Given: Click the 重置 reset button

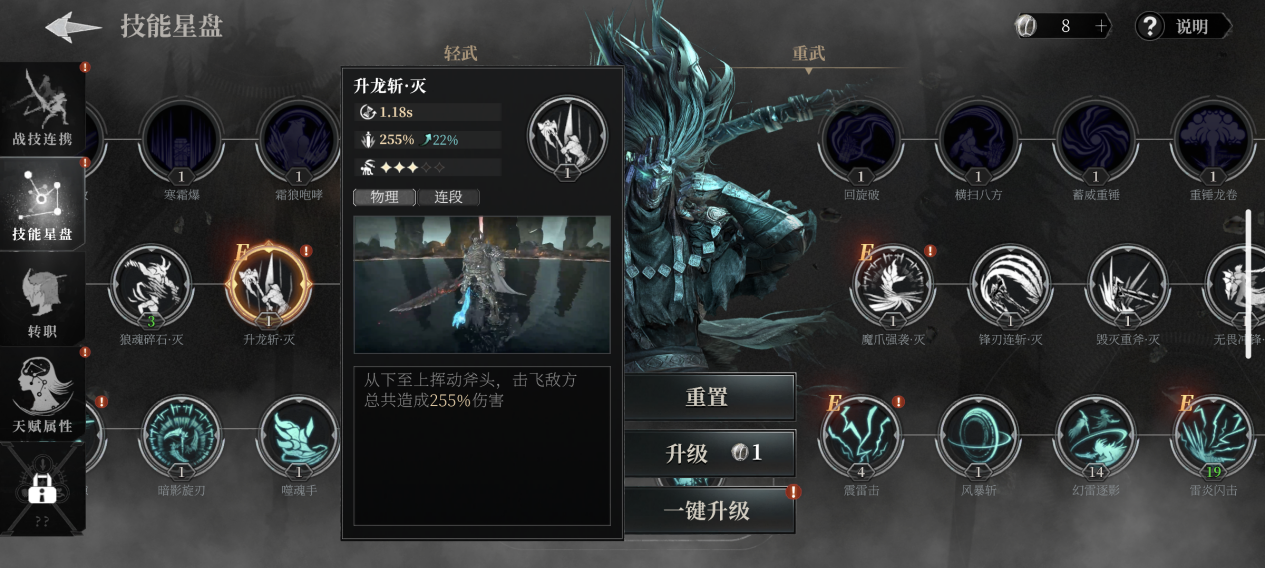Looking at the screenshot, I should tap(708, 397).
